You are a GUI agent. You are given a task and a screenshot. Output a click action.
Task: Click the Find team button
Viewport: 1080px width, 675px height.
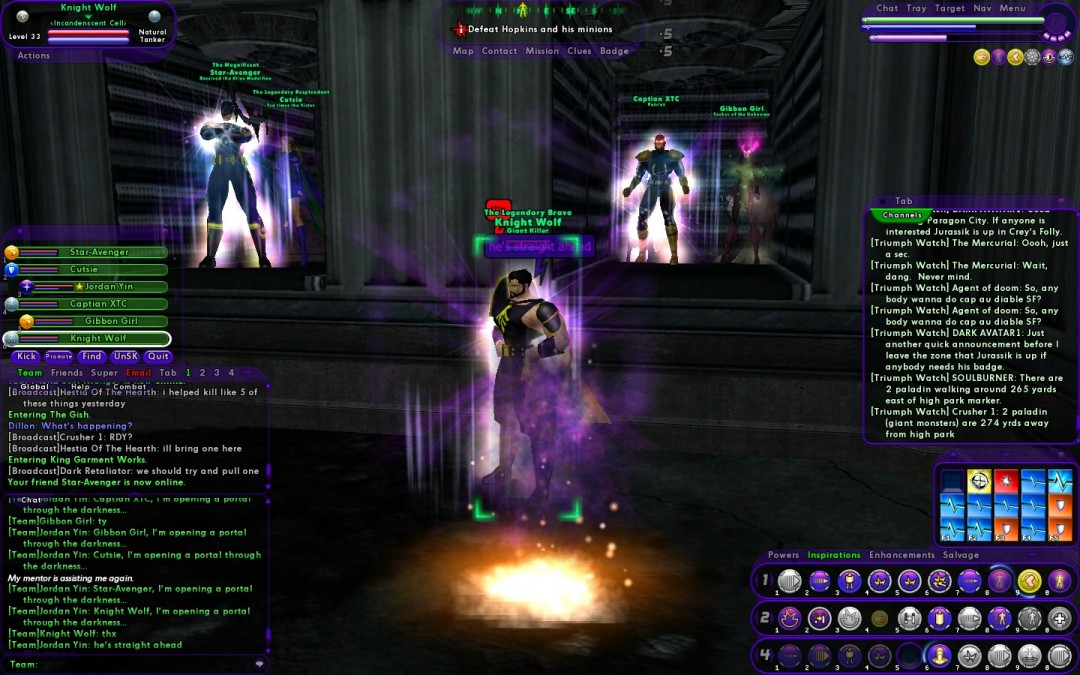click(x=92, y=356)
